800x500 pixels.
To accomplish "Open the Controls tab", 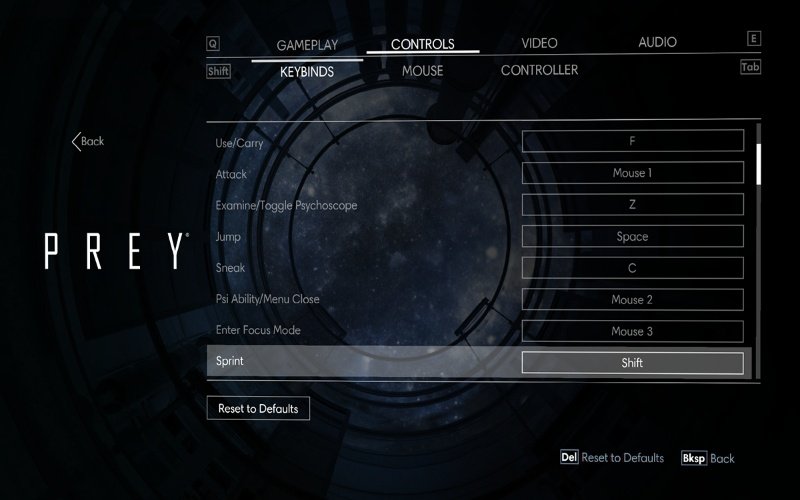I will click(422, 44).
